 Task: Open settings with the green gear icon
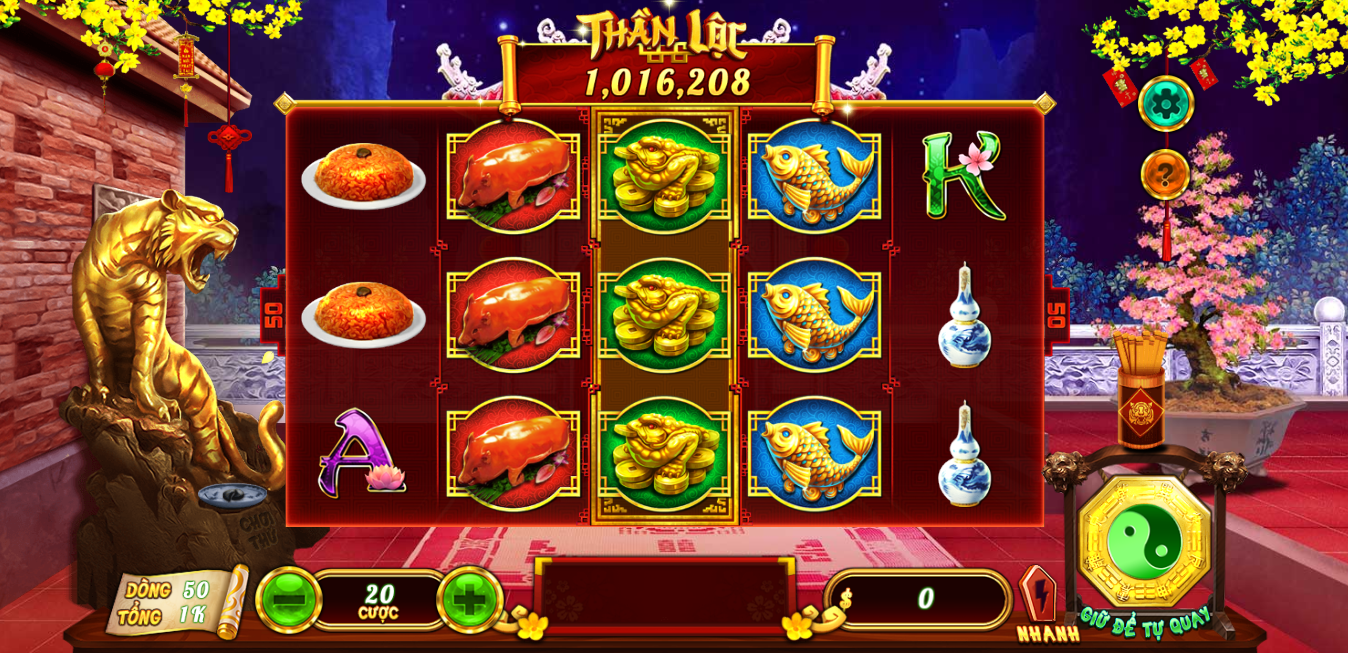pos(1165,103)
